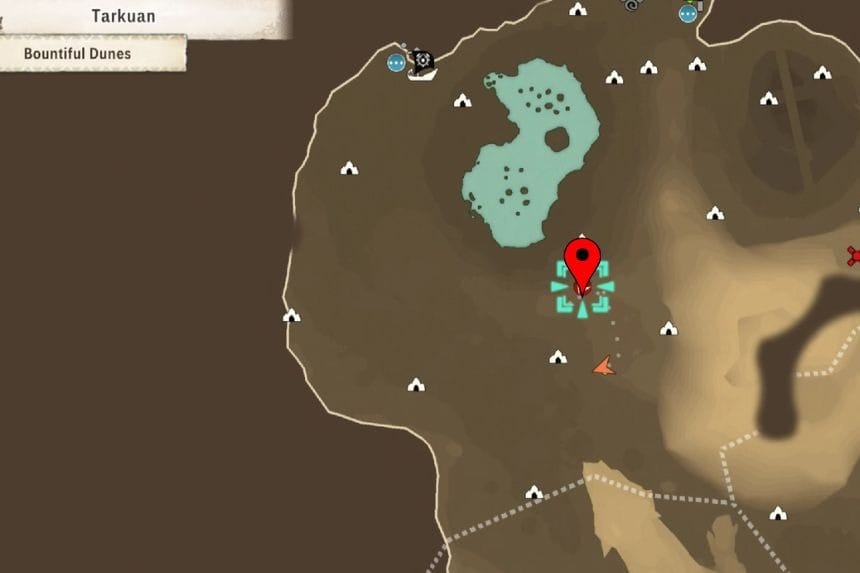Click the Tarkuan map title banner

coord(123,17)
